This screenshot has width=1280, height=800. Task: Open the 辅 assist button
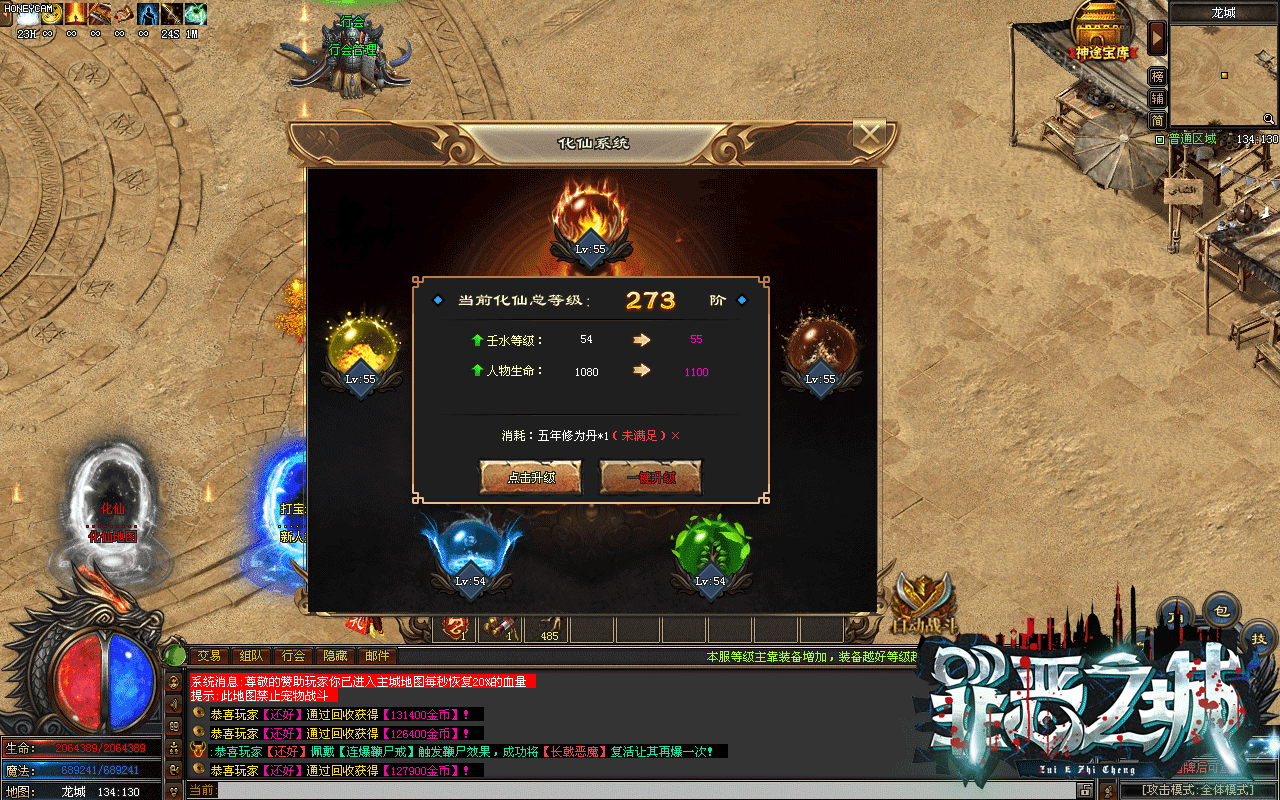1157,98
